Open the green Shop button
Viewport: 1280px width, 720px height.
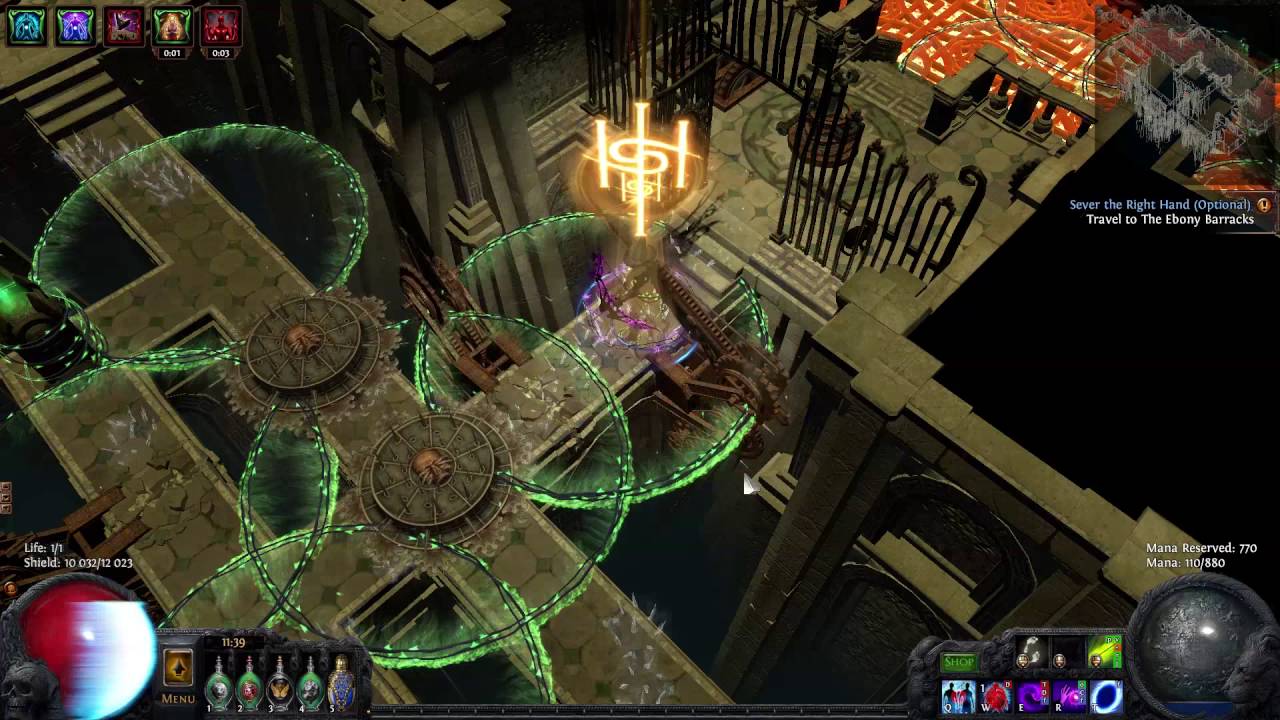pyautogui.click(x=958, y=662)
